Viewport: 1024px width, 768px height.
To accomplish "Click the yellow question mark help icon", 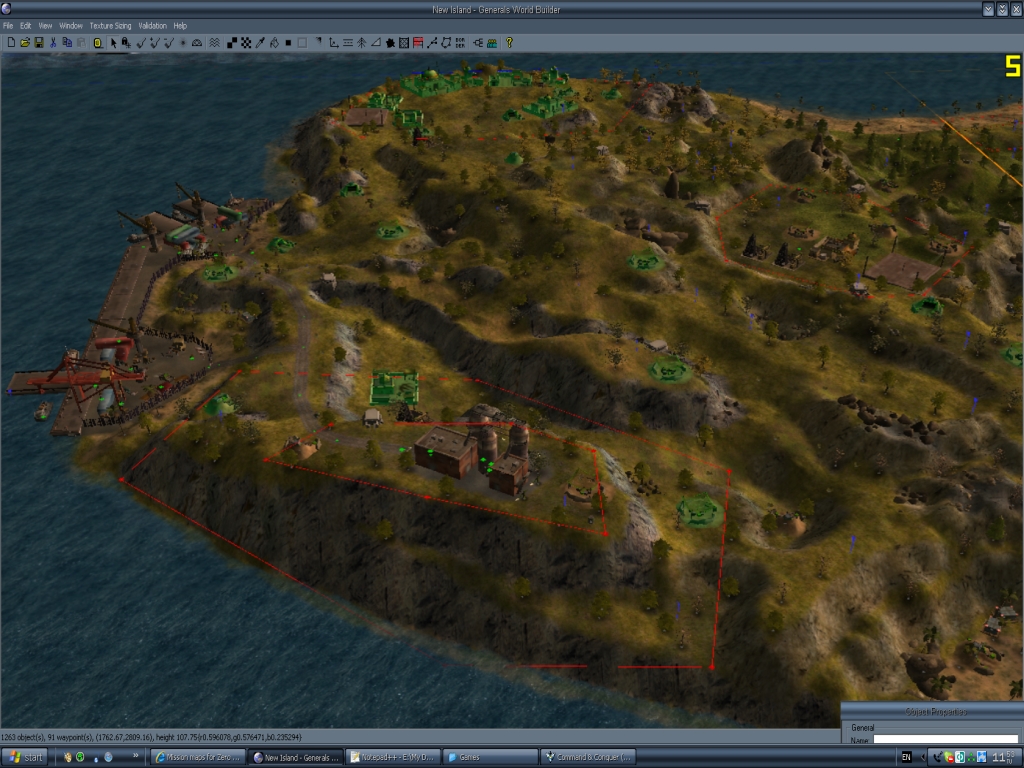I will [x=509, y=43].
